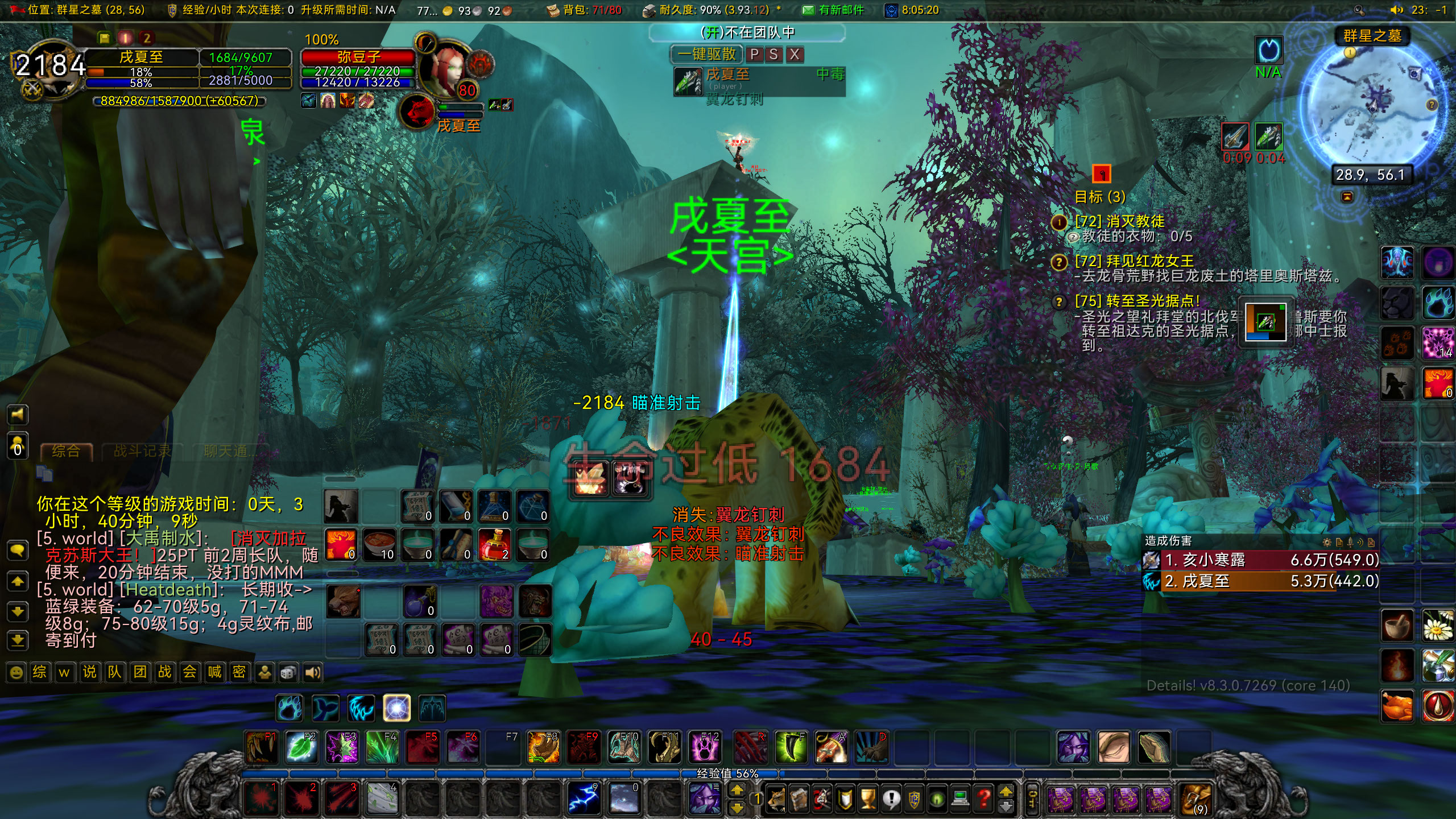Toggle the P button beside 一键驱散
Viewport: 1456px width, 819px height.
pos(755,55)
